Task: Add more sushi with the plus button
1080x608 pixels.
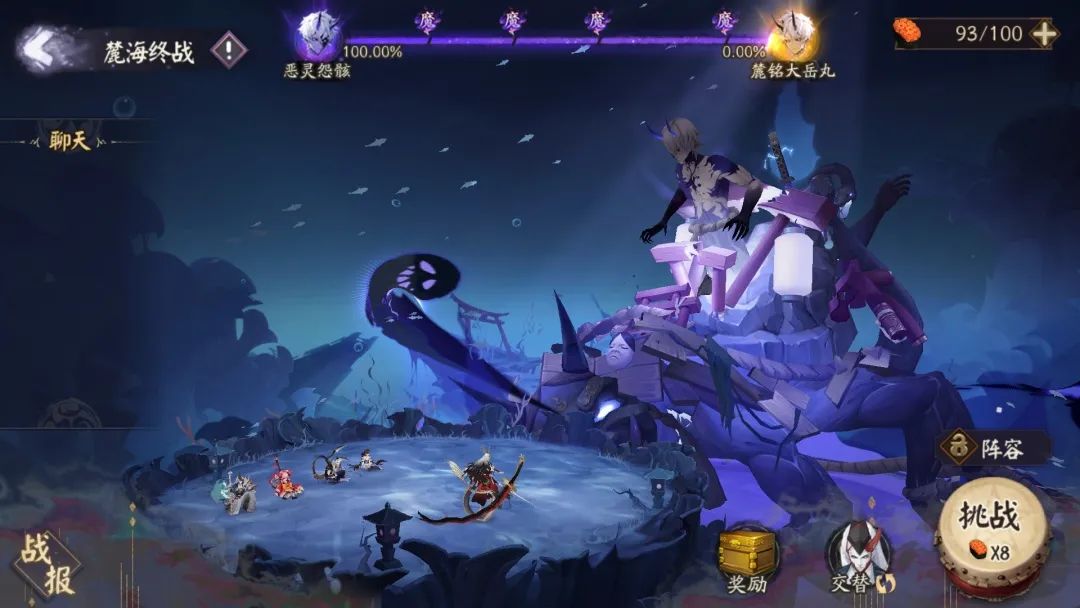Action: click(1043, 33)
